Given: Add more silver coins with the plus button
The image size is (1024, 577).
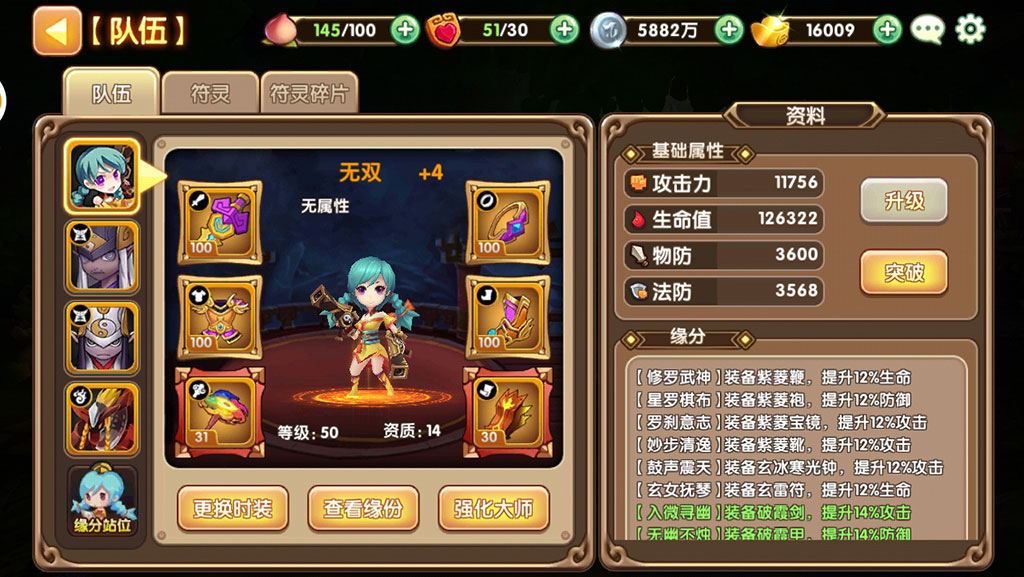Looking at the screenshot, I should [x=729, y=30].
